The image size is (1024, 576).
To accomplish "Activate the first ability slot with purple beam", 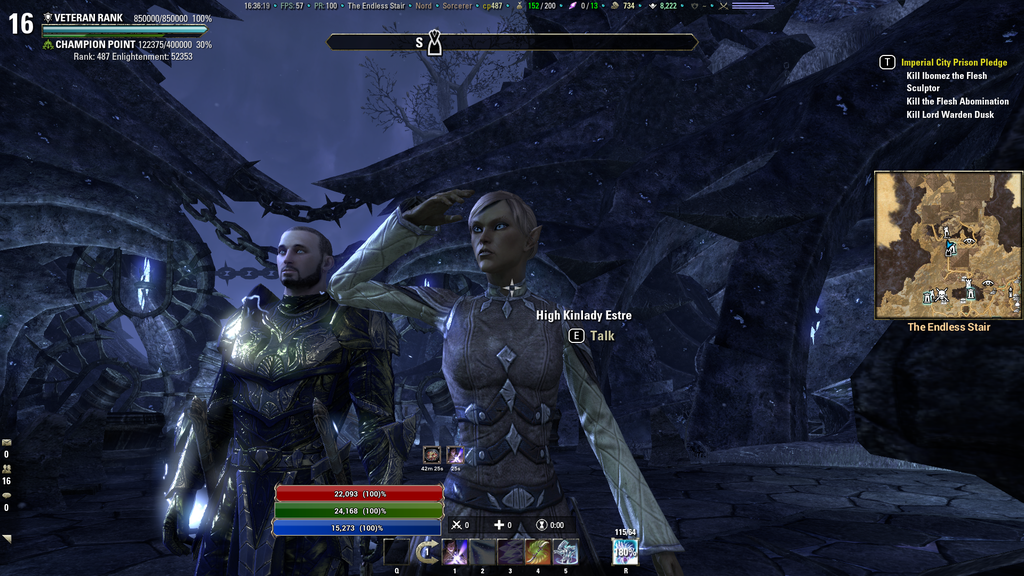I will click(455, 552).
